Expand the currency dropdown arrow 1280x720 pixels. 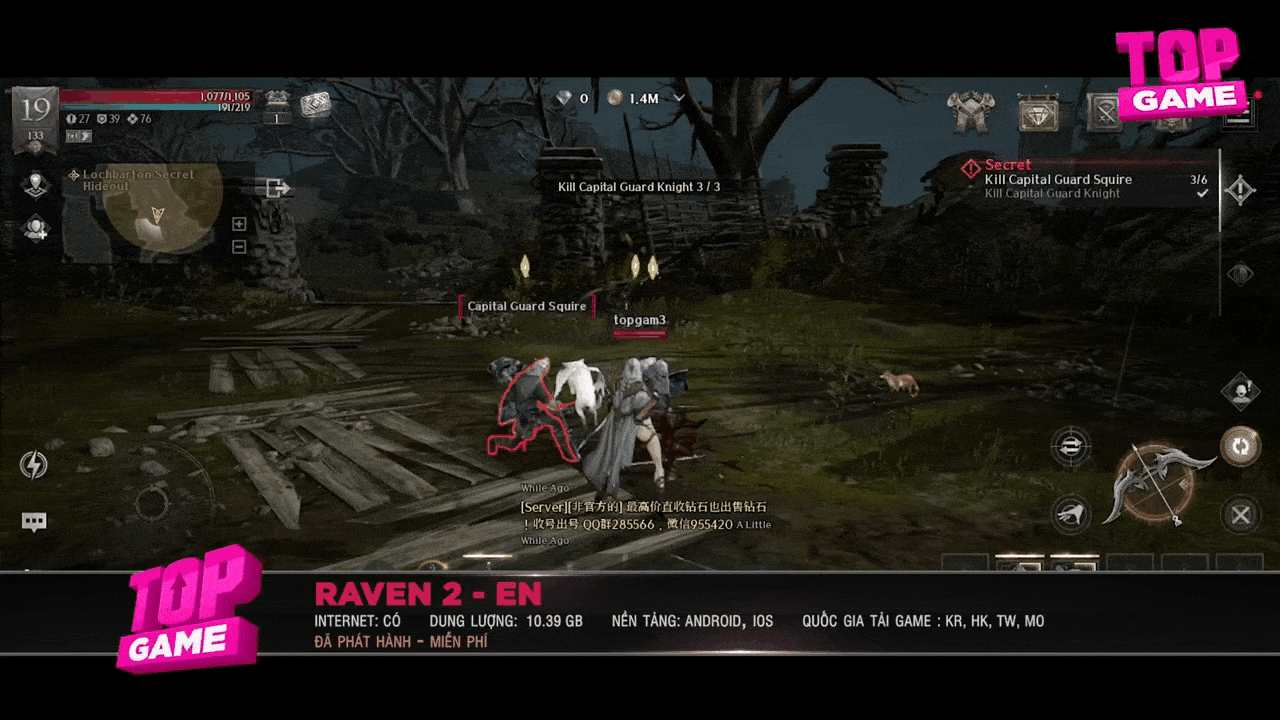[680, 98]
